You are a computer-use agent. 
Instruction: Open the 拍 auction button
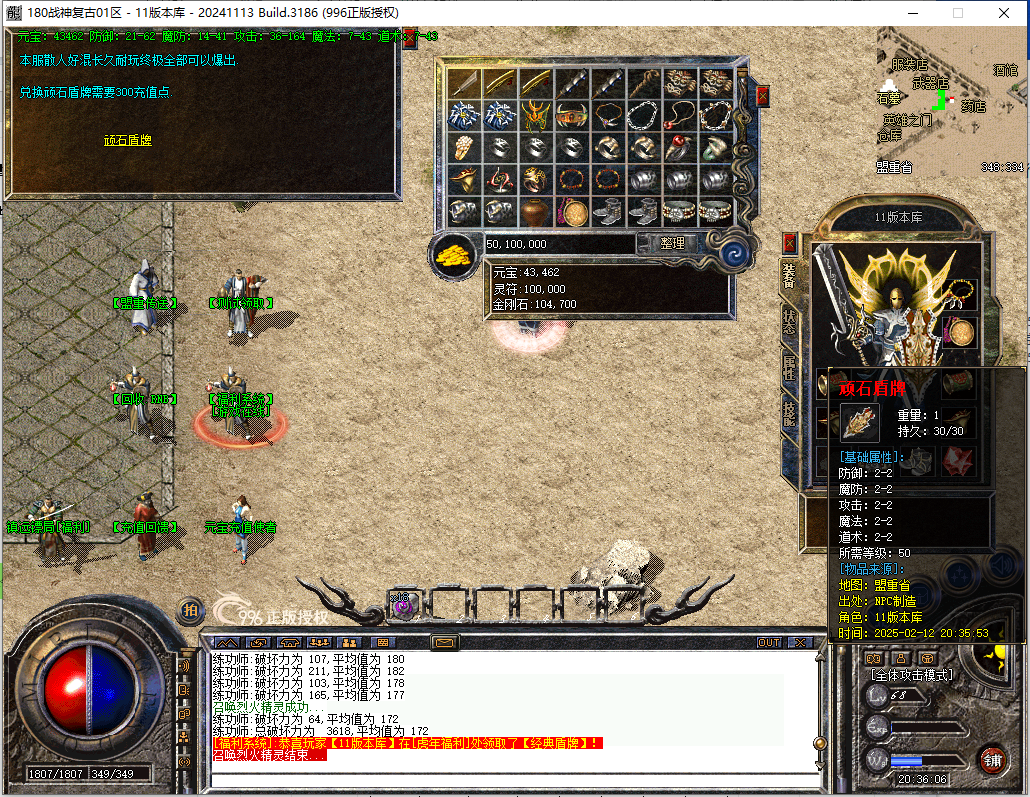coord(190,608)
